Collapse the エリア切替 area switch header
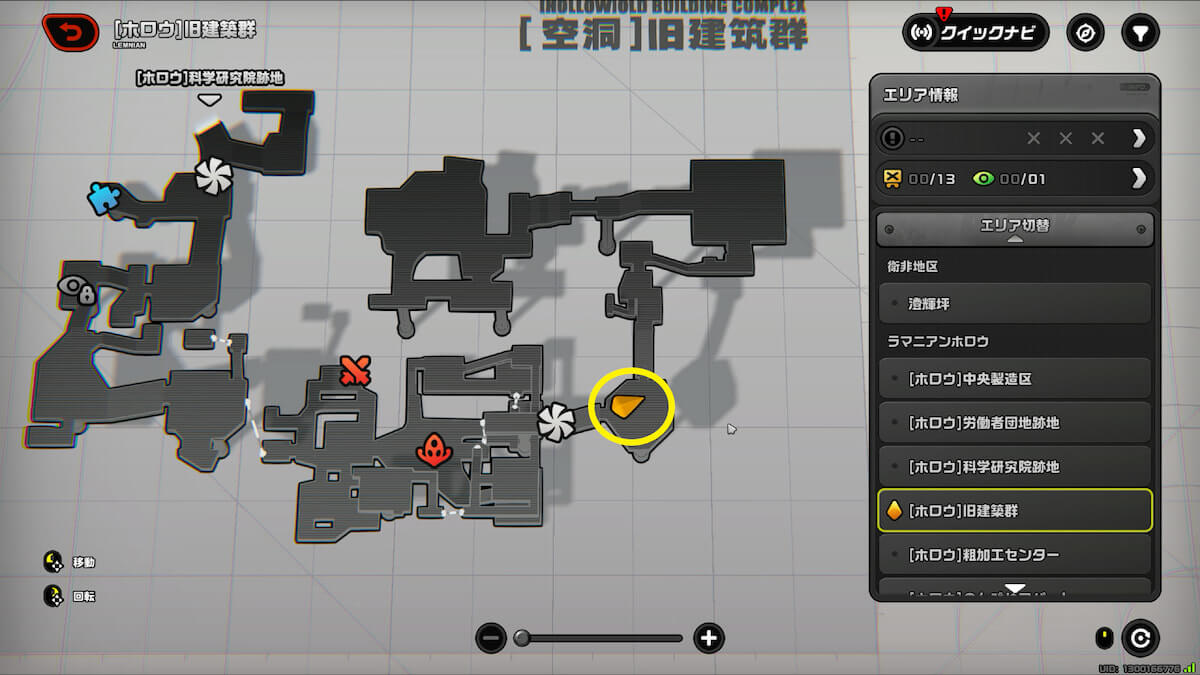The image size is (1200, 675). click(x=1014, y=229)
